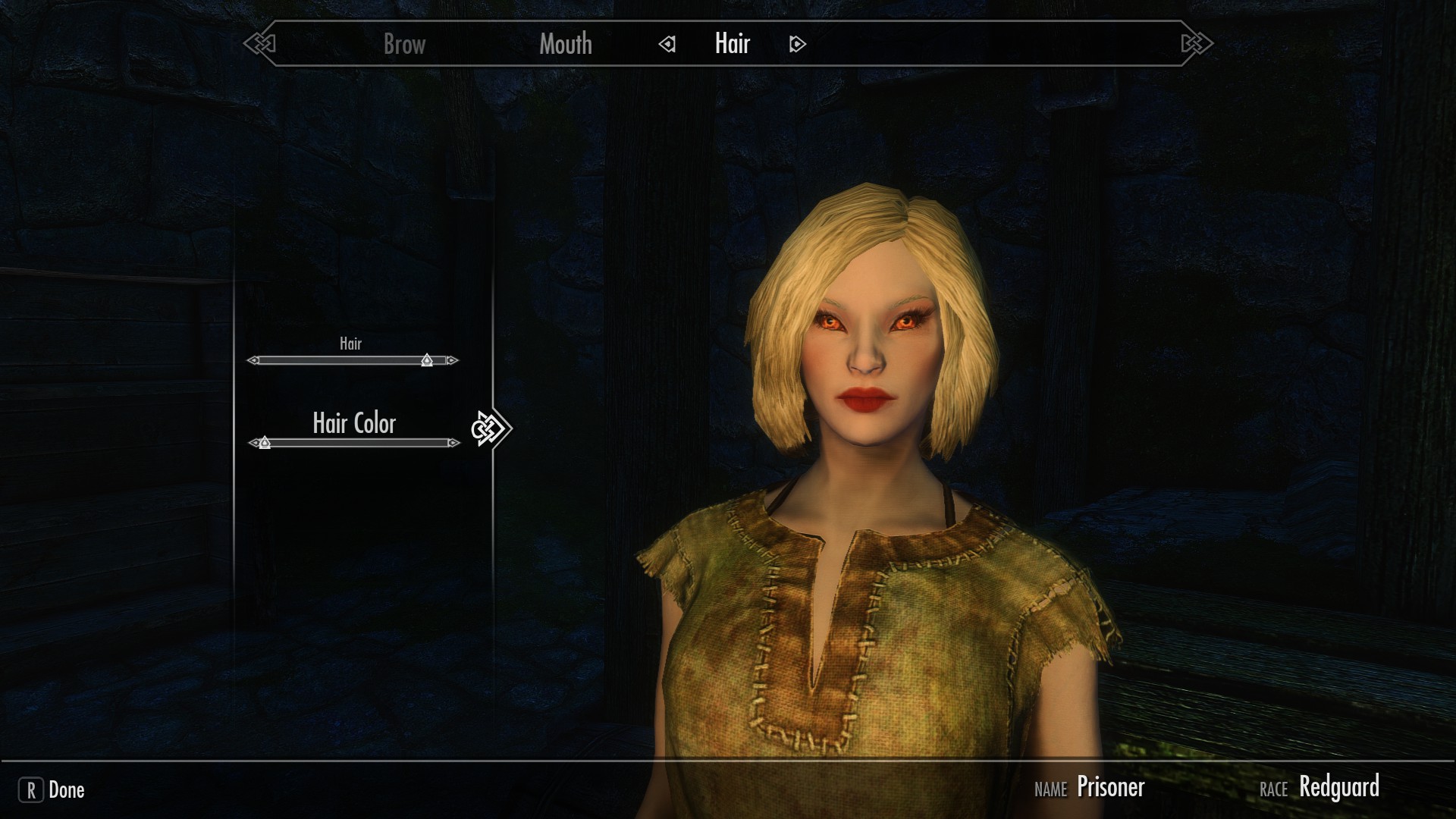Decrease Hair Color with left slider arrow
Screen dimensions: 1456x819
click(253, 443)
